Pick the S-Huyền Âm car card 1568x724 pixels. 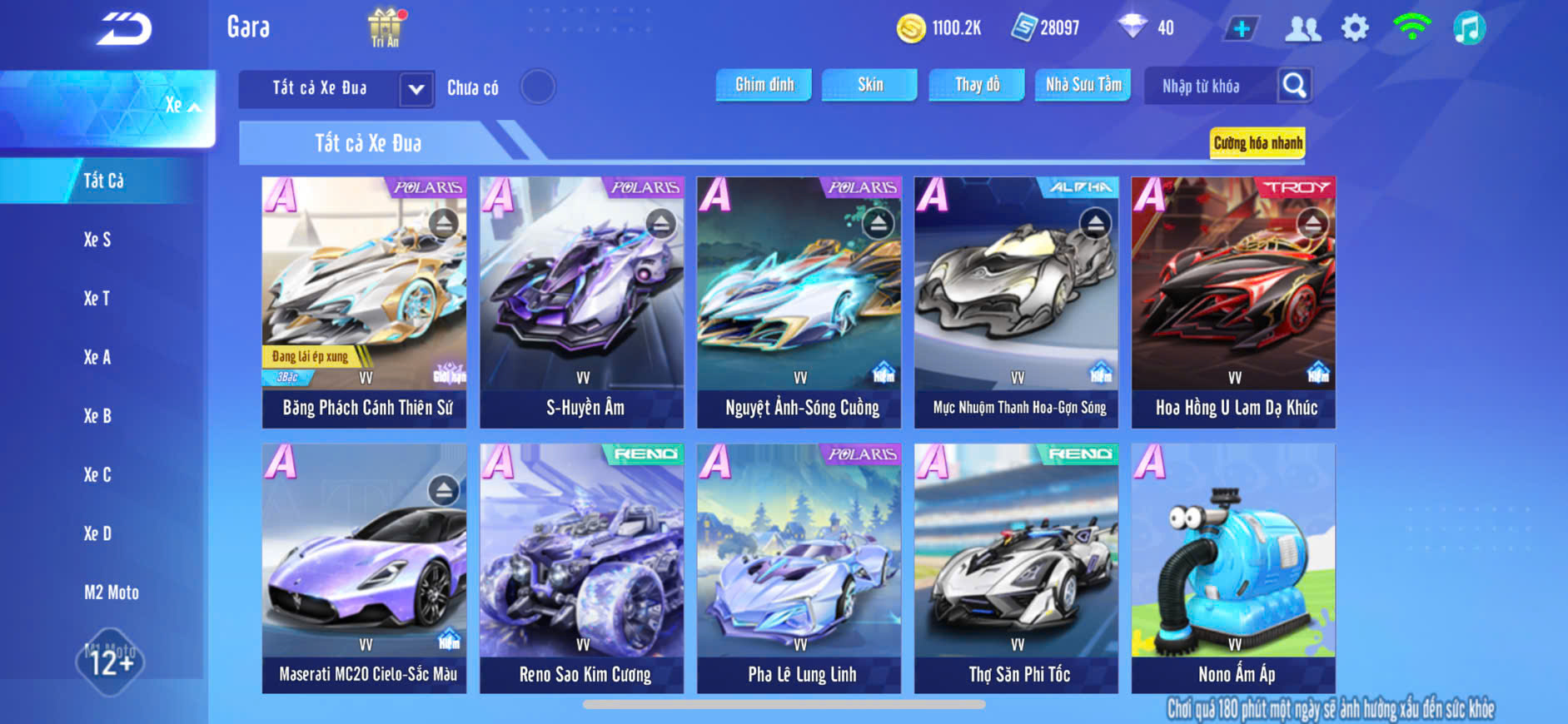(581, 302)
